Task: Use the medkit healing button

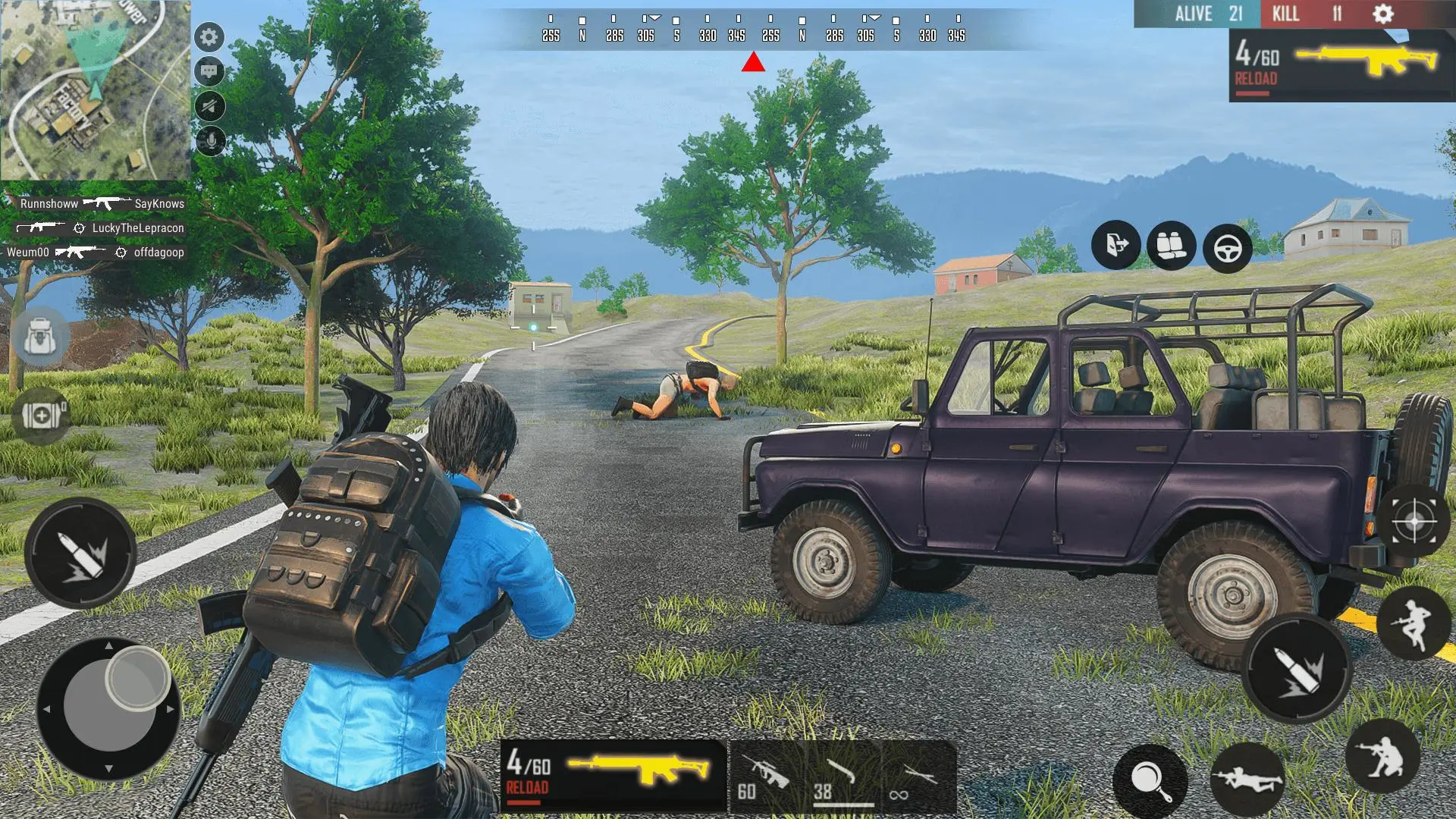Action: (x=41, y=415)
